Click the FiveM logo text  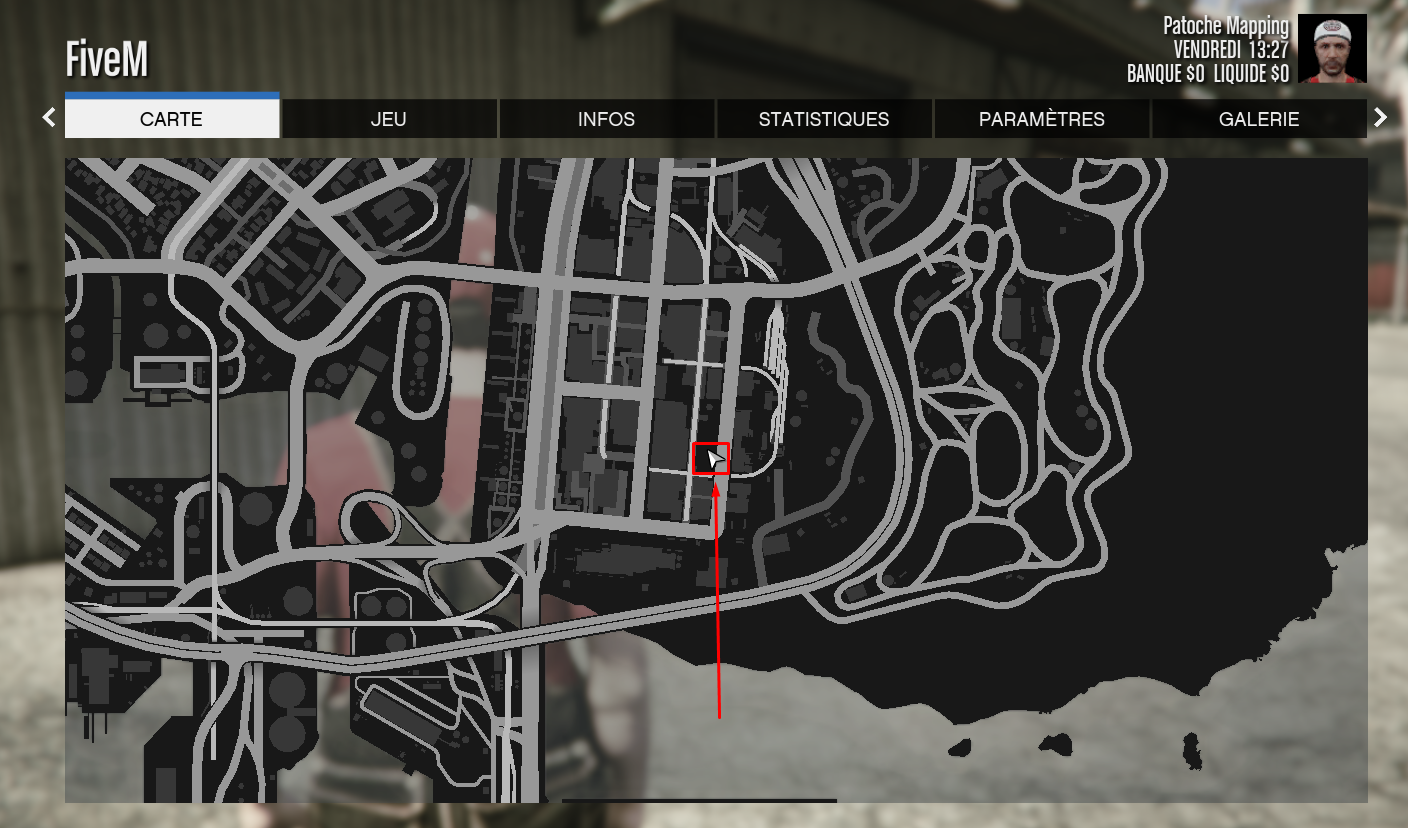(107, 58)
